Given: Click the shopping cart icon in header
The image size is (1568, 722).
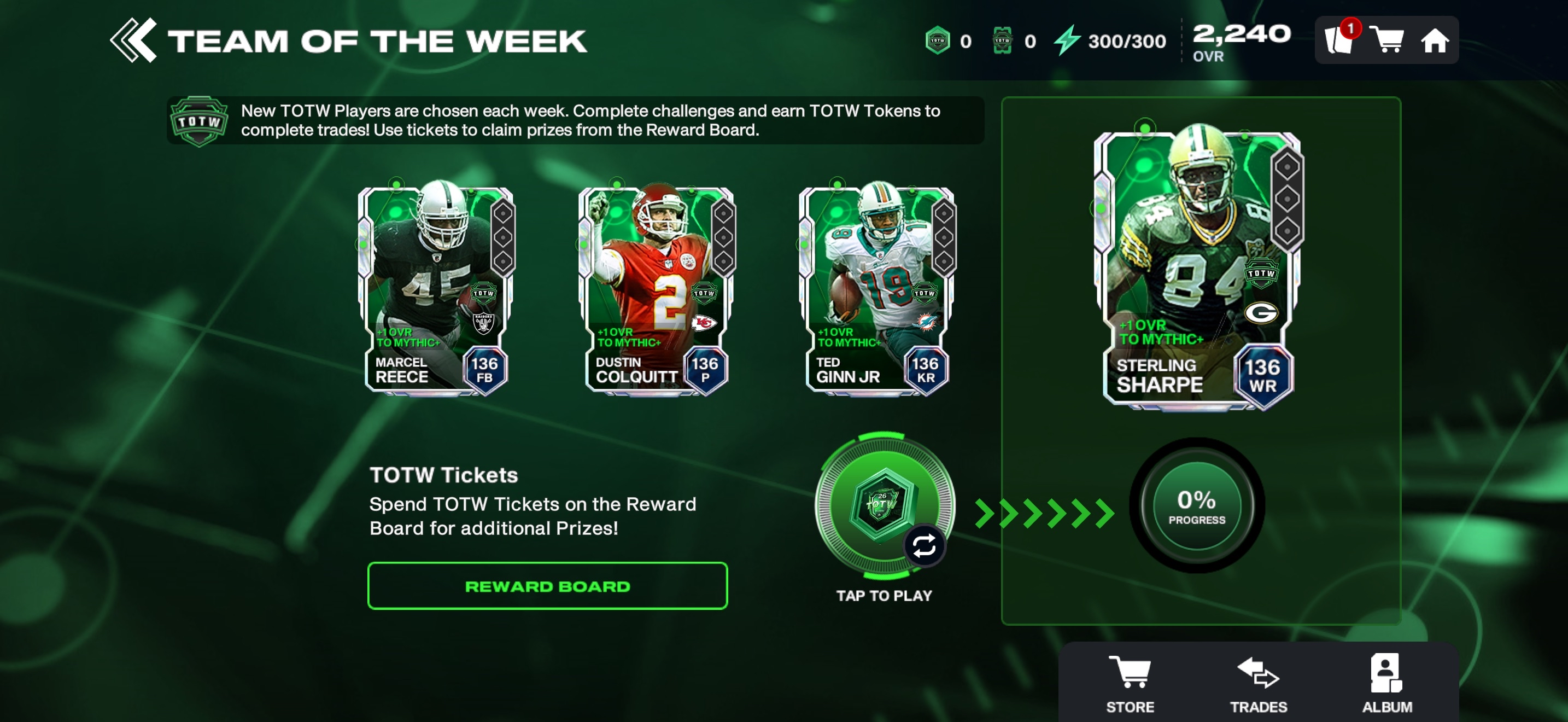Looking at the screenshot, I should click(x=1386, y=40).
